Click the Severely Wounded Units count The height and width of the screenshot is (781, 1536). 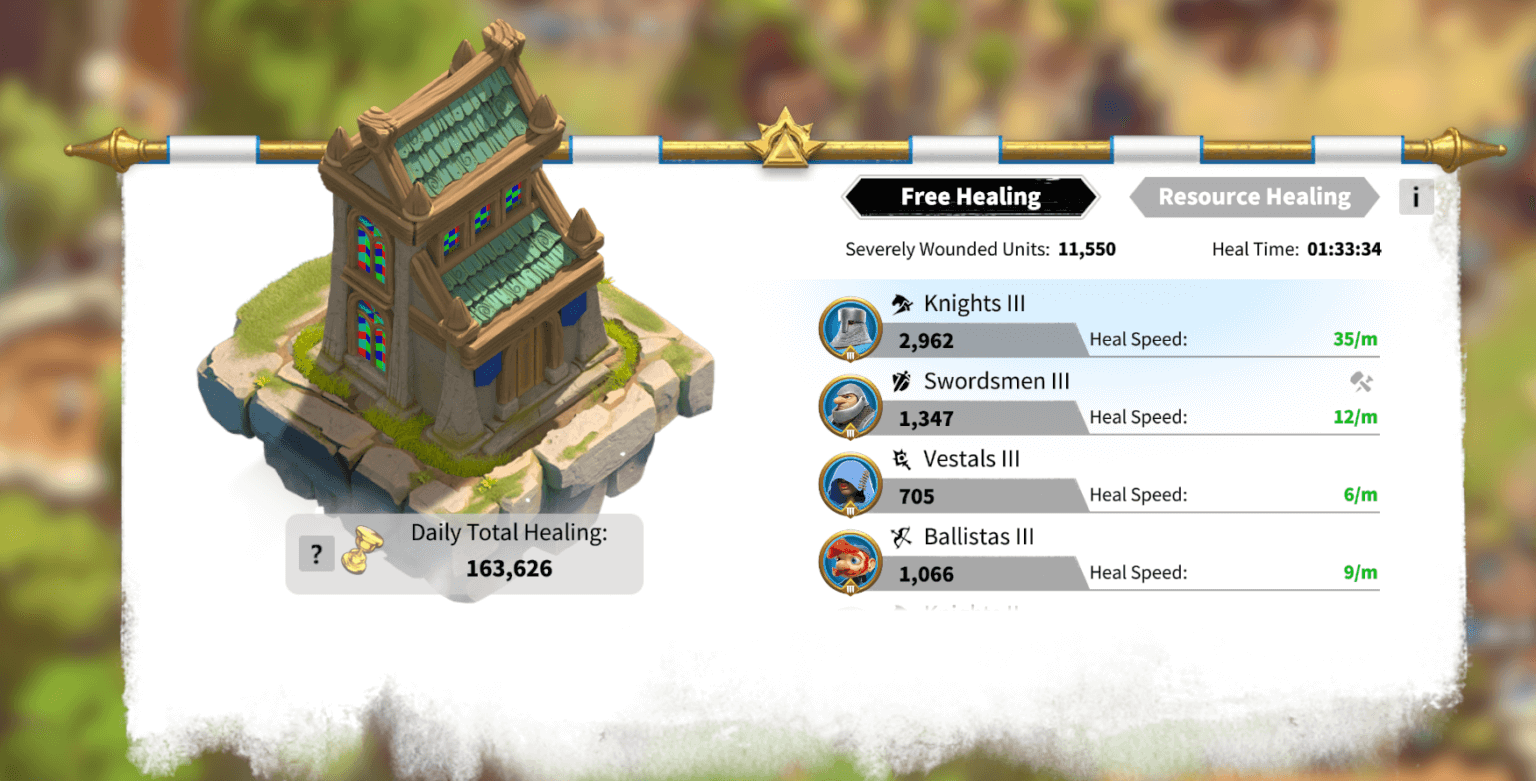(1086, 249)
